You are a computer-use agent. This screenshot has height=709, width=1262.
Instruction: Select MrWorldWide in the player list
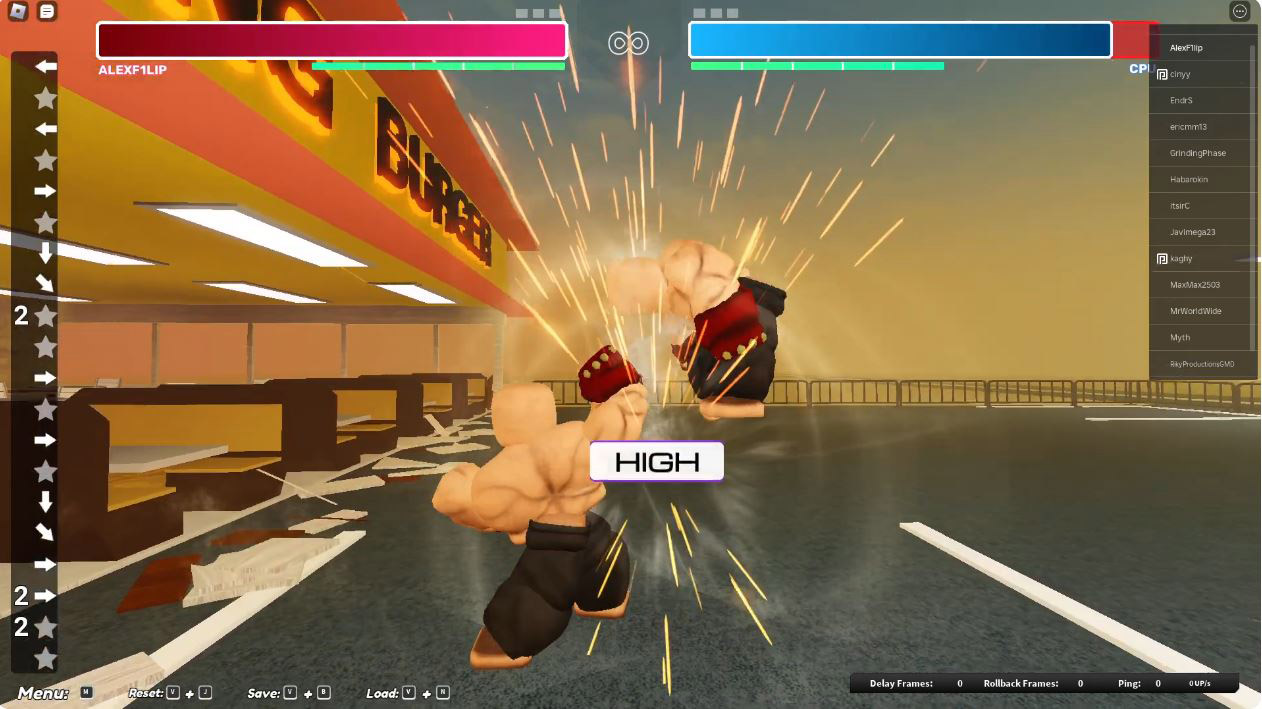click(1196, 311)
